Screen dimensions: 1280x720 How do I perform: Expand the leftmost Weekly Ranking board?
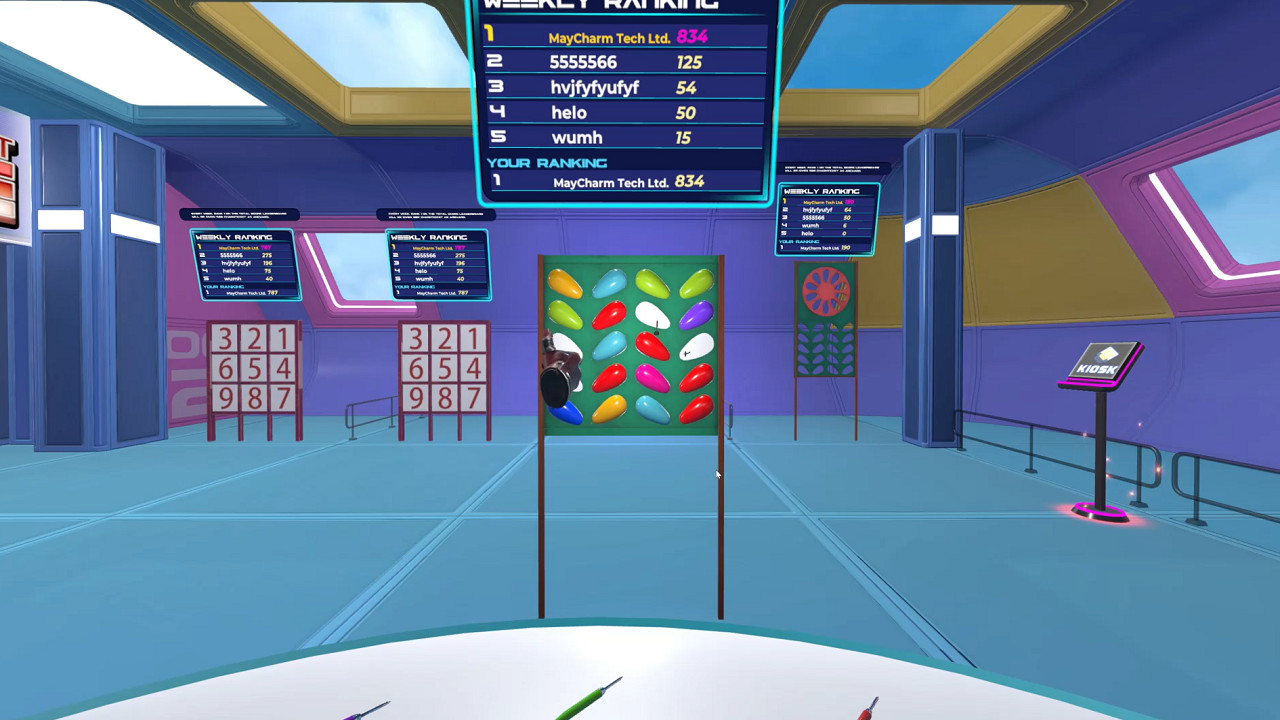pyautogui.click(x=240, y=260)
